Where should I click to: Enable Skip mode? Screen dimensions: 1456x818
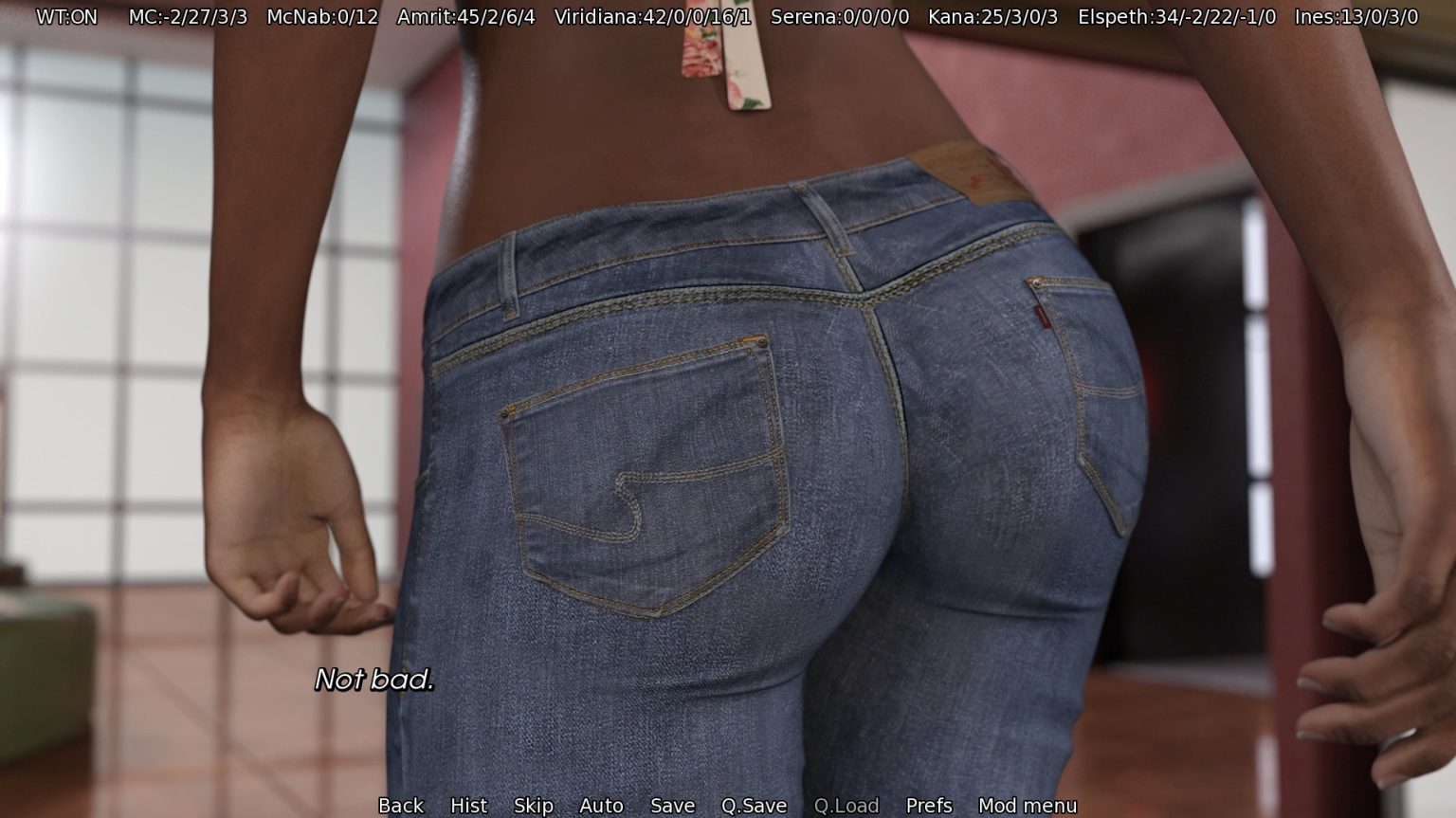pyautogui.click(x=533, y=805)
